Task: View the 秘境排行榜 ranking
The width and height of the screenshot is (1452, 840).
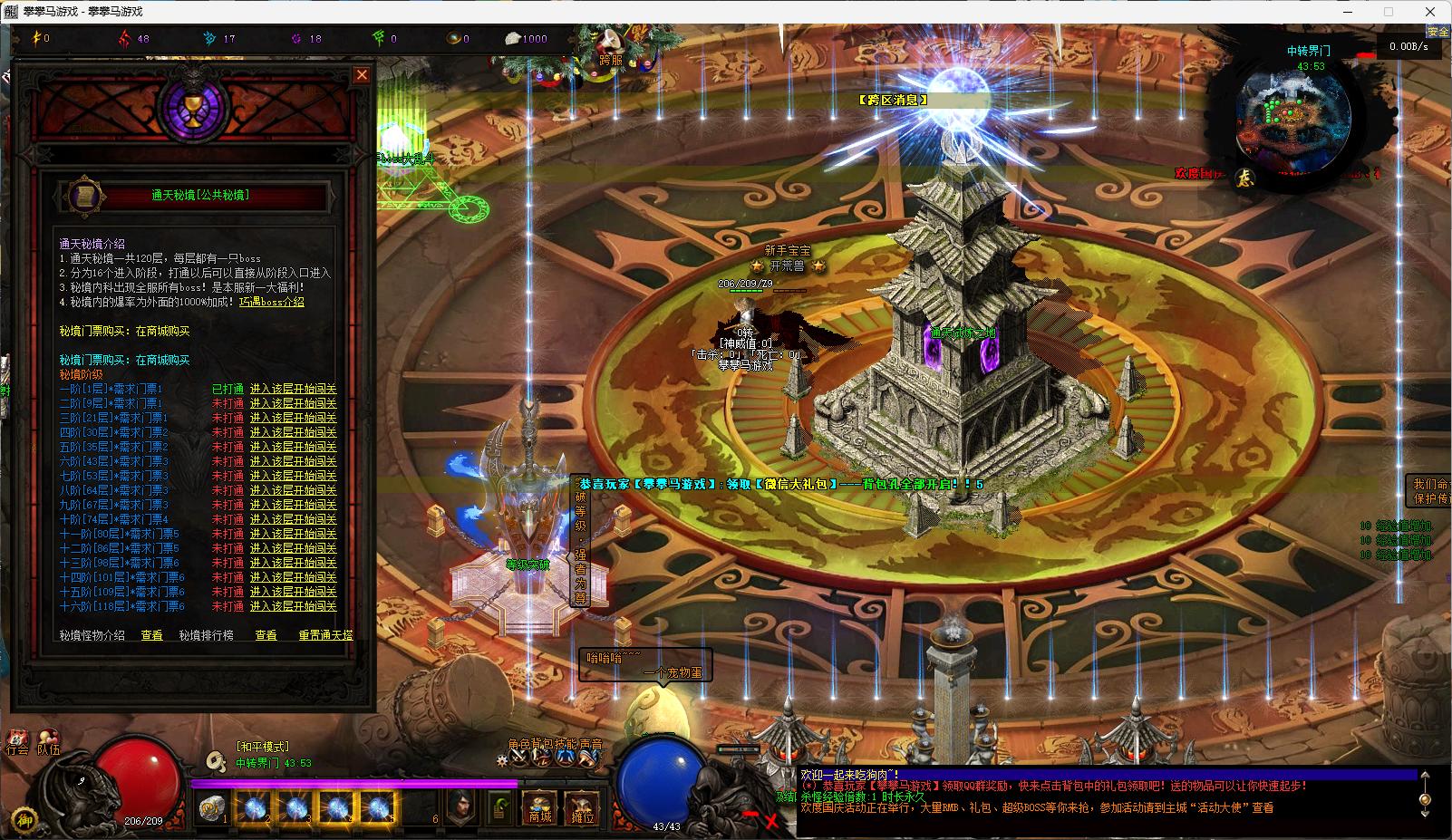Action: pyautogui.click(x=266, y=636)
